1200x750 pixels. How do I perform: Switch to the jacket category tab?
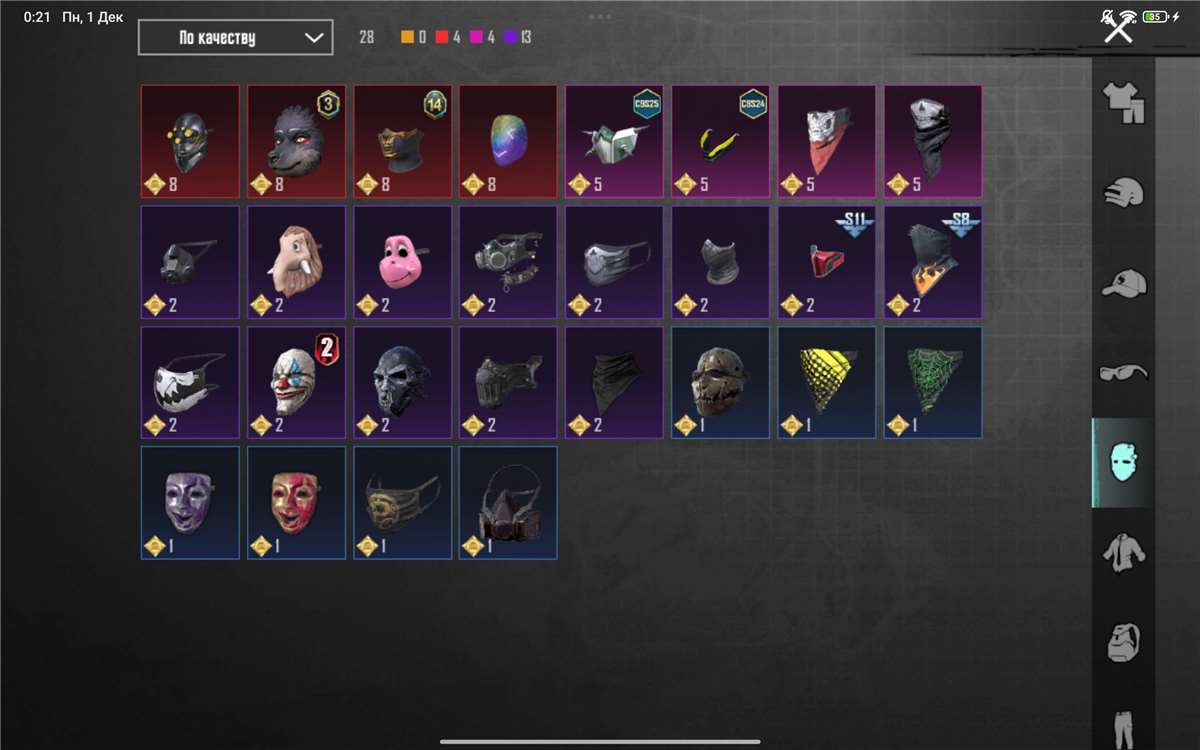(x=1123, y=551)
